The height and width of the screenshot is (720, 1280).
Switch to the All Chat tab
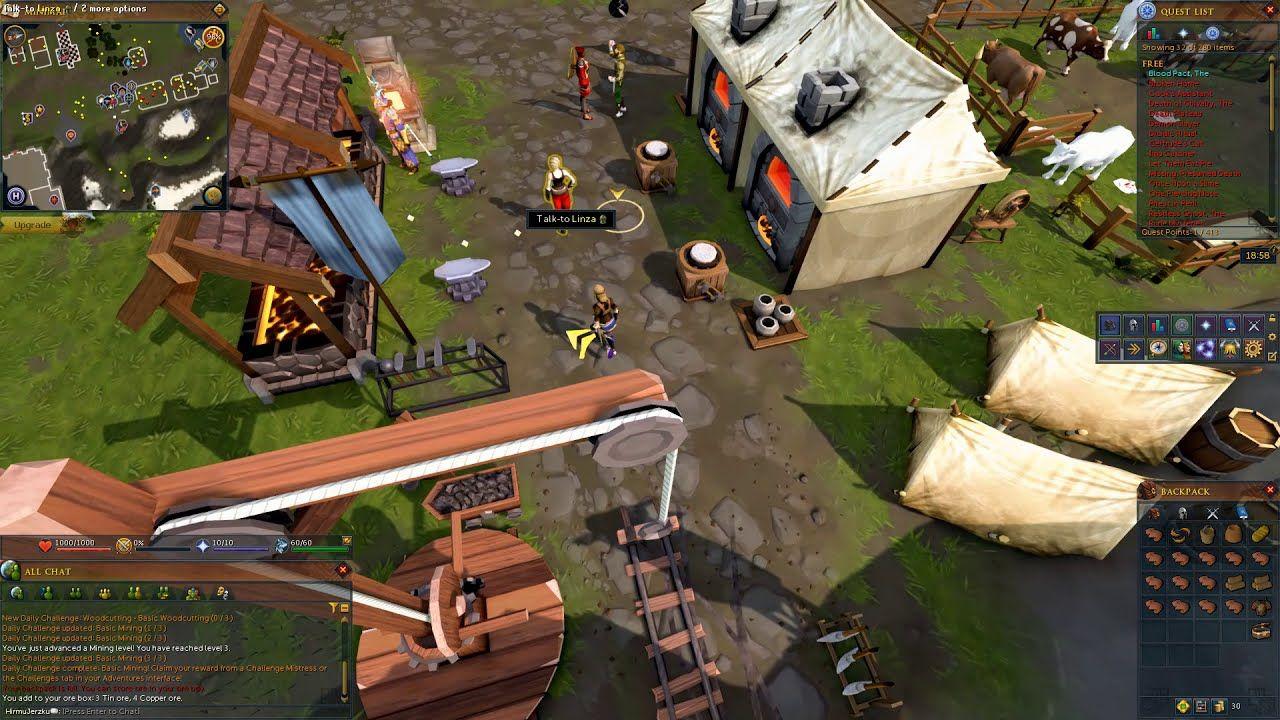(x=17, y=592)
